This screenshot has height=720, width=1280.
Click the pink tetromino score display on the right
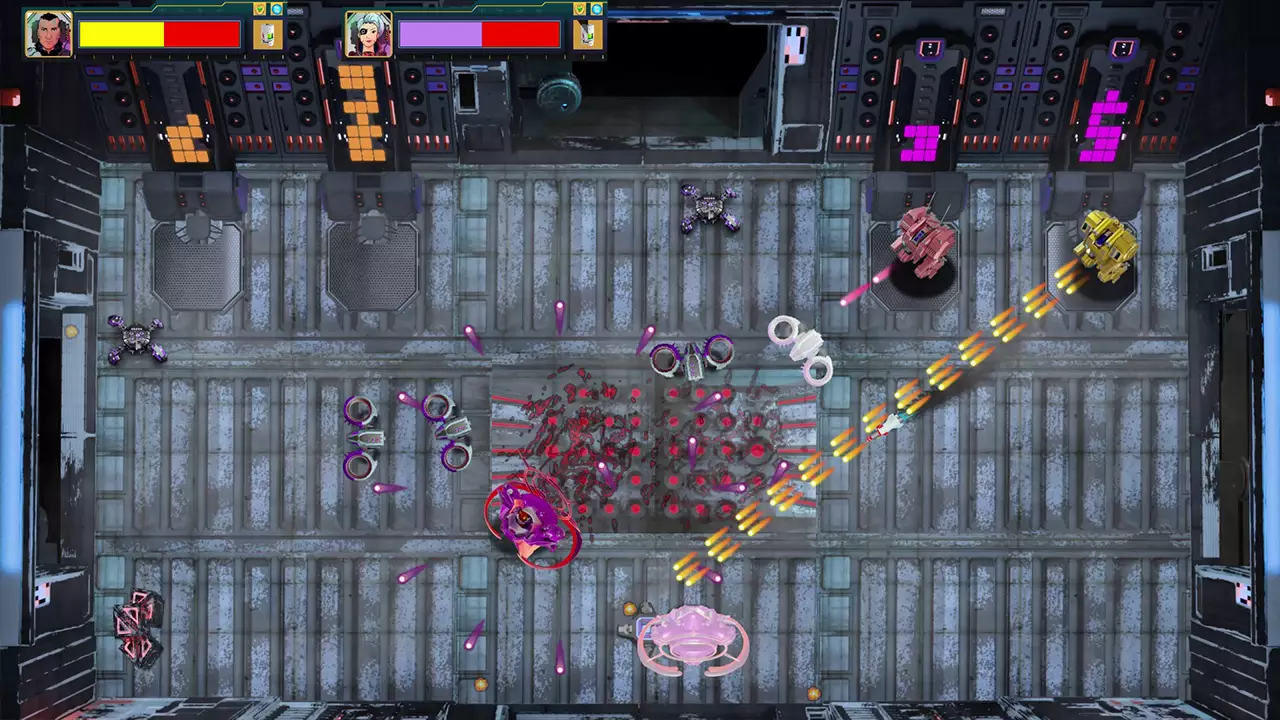click(1104, 128)
